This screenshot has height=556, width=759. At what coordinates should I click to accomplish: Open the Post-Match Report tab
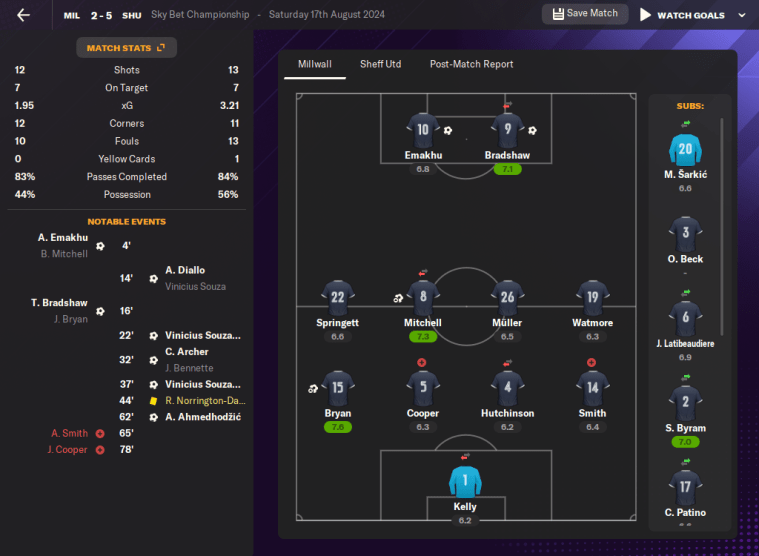471,64
